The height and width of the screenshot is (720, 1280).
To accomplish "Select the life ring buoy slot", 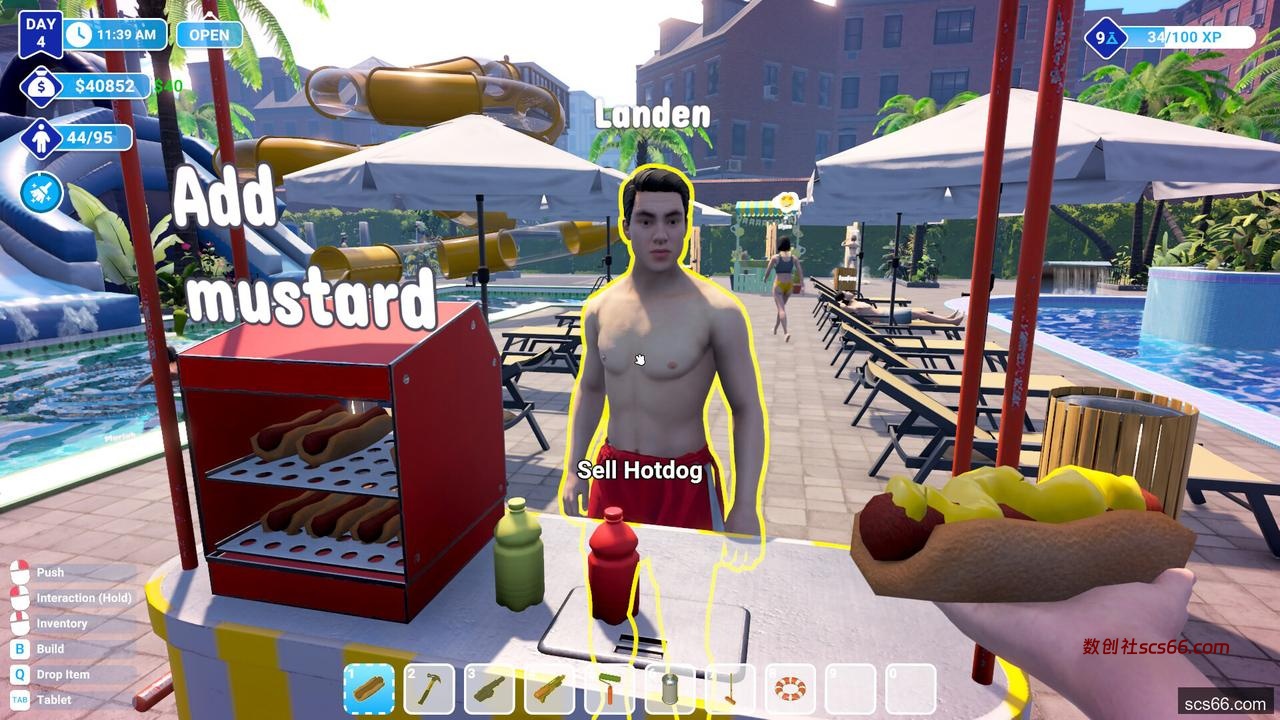I will 790,689.
